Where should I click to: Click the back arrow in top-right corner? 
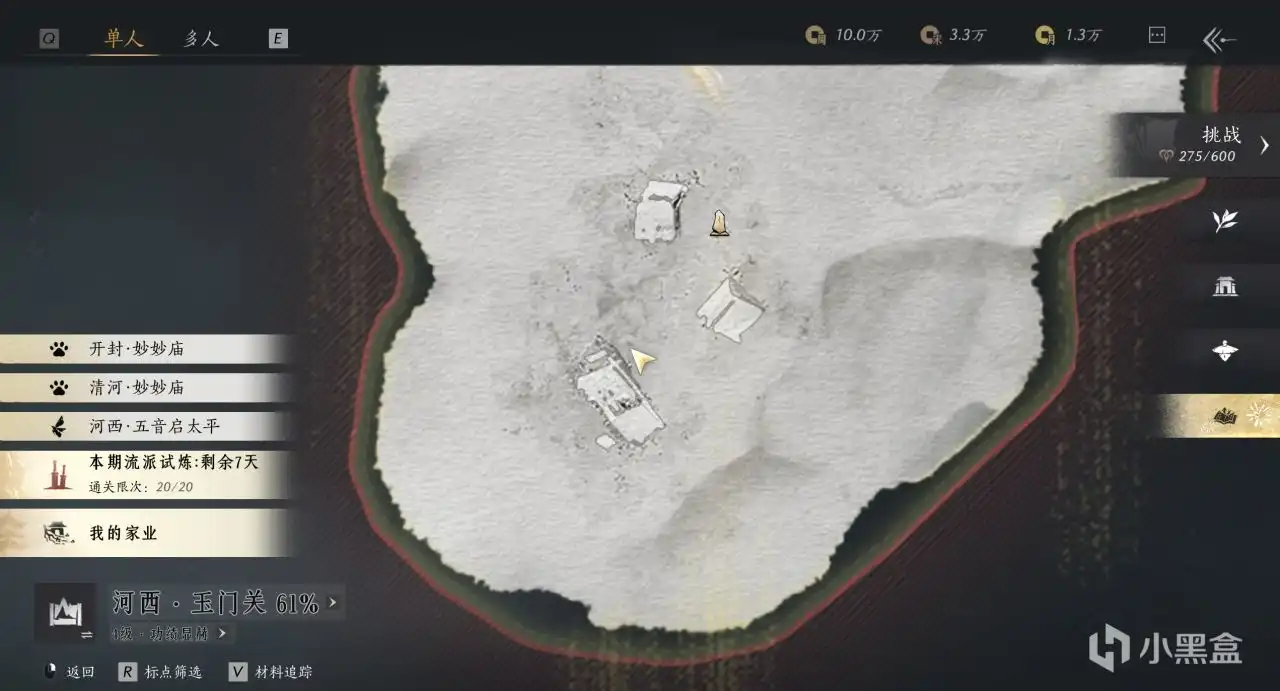[1220, 39]
